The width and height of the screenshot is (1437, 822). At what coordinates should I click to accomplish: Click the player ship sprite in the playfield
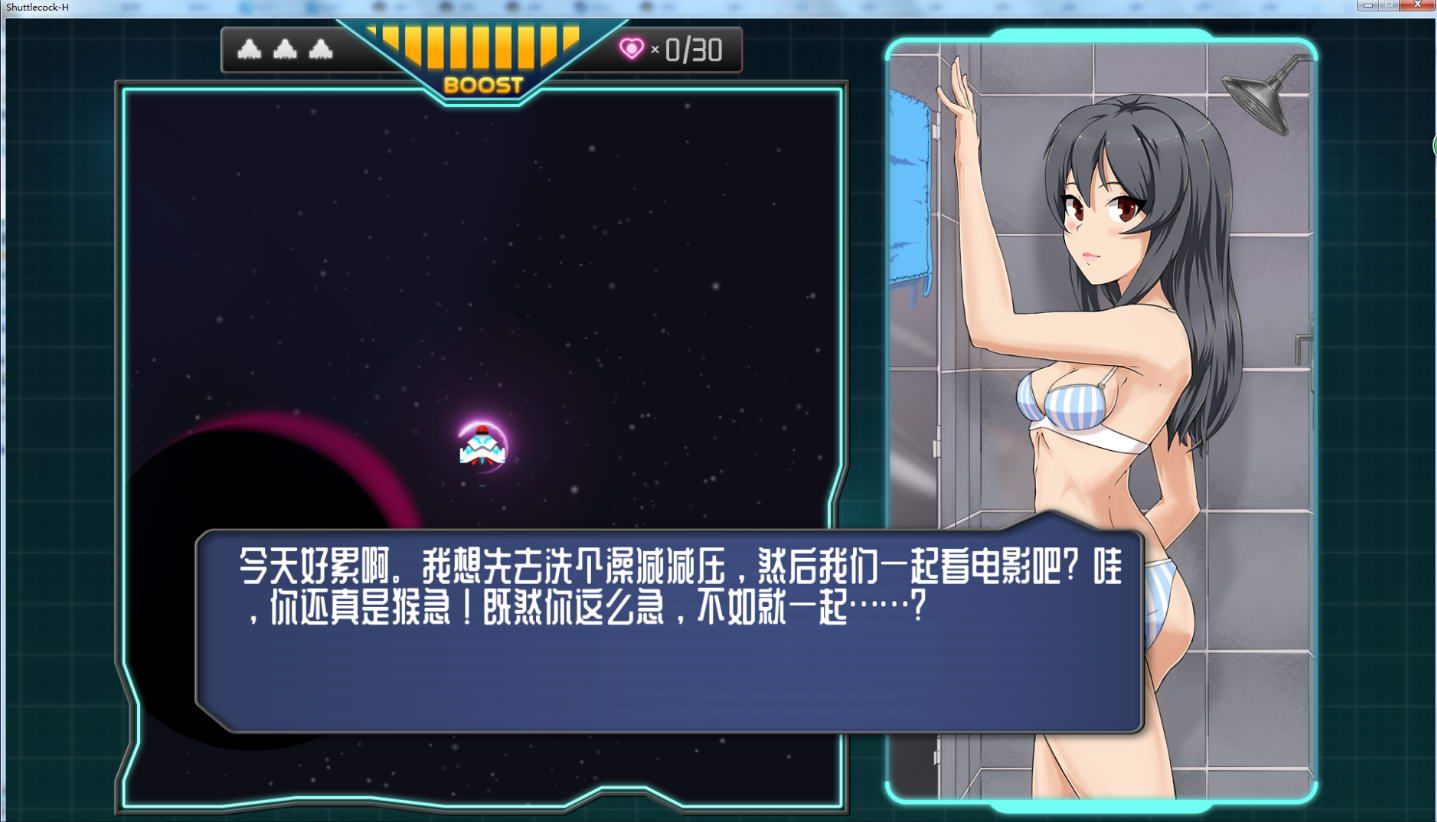(483, 448)
